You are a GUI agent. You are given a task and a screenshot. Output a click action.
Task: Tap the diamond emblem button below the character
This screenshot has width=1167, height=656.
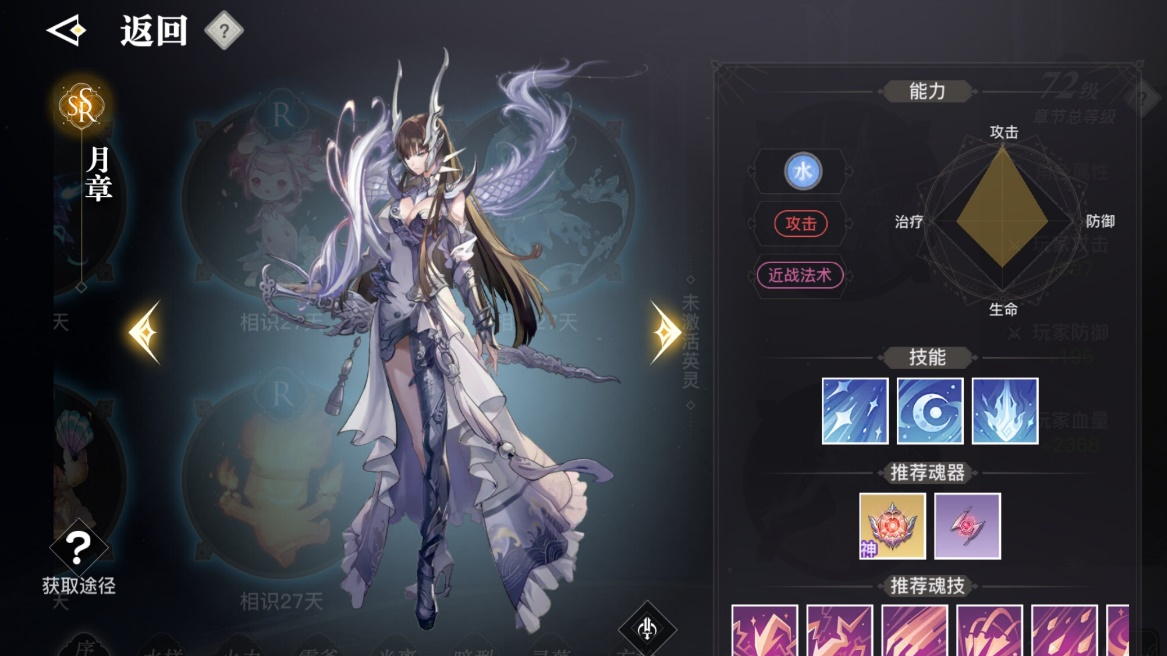click(646, 628)
